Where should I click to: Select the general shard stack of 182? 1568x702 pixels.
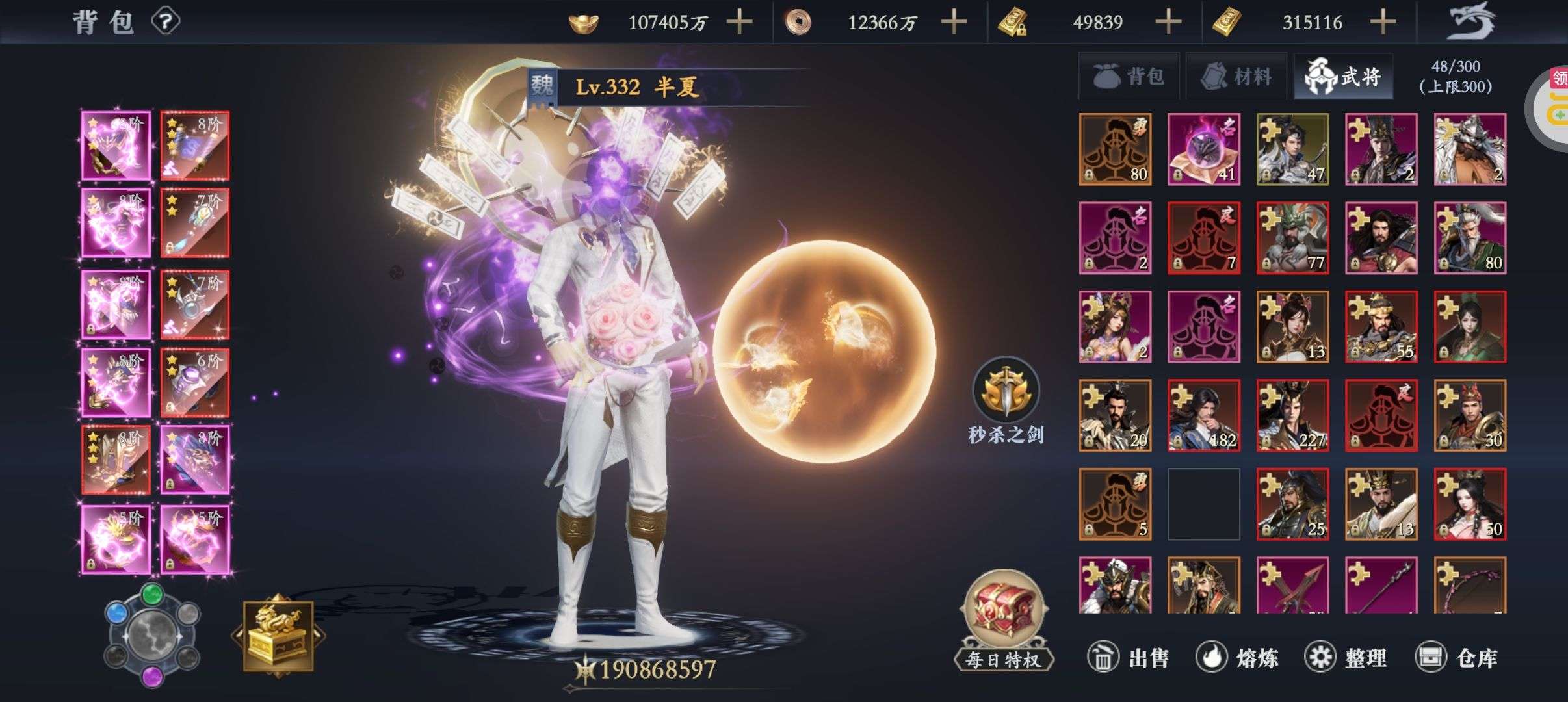[1204, 415]
